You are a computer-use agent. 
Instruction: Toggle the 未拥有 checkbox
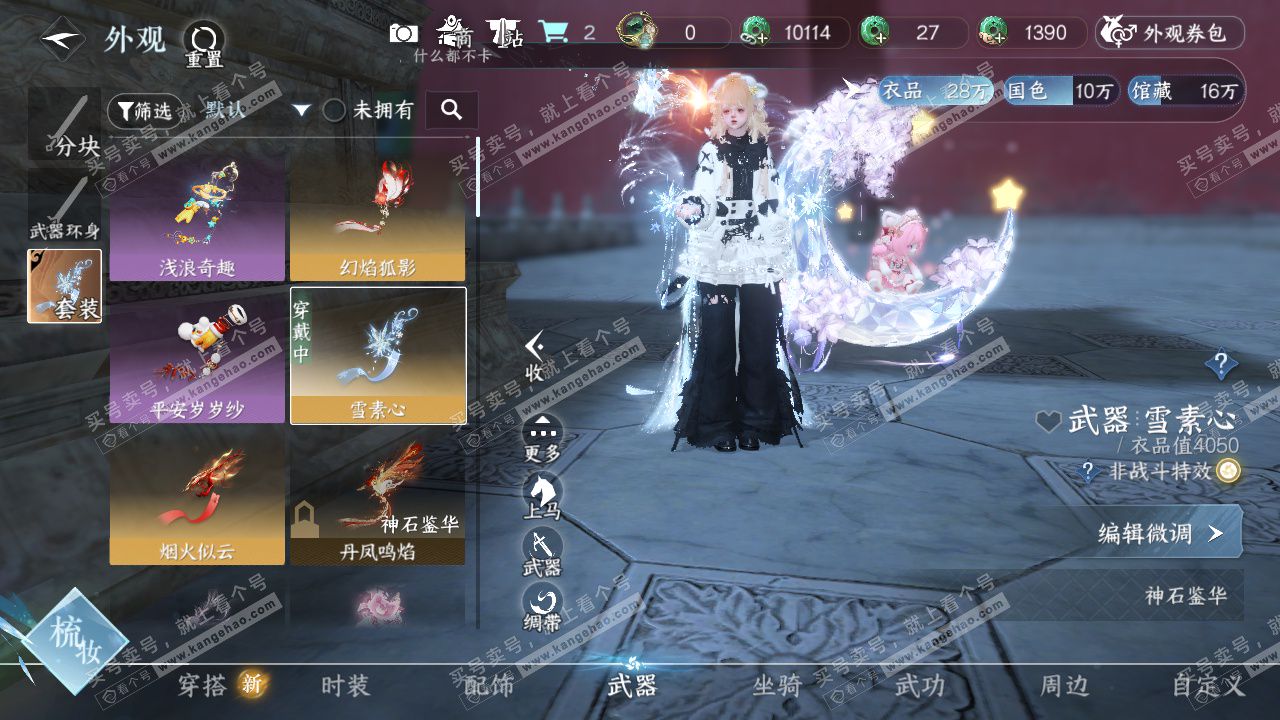point(335,111)
